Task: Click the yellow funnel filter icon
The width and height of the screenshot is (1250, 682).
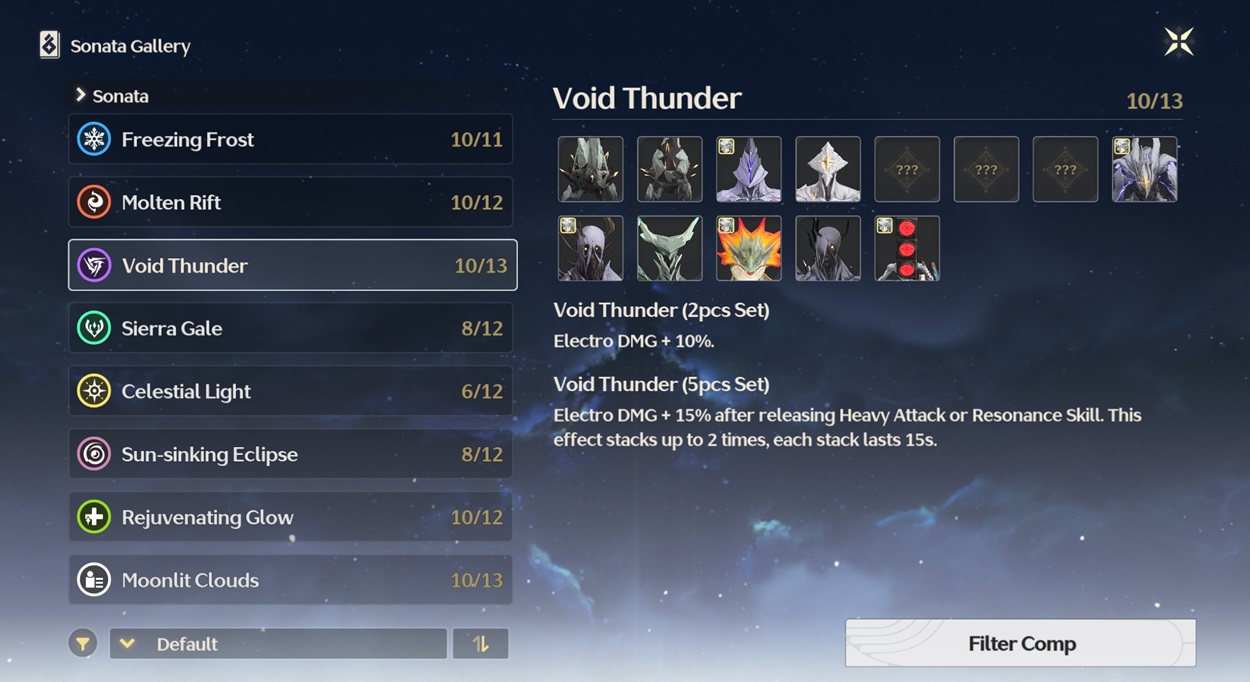Action: coord(83,644)
